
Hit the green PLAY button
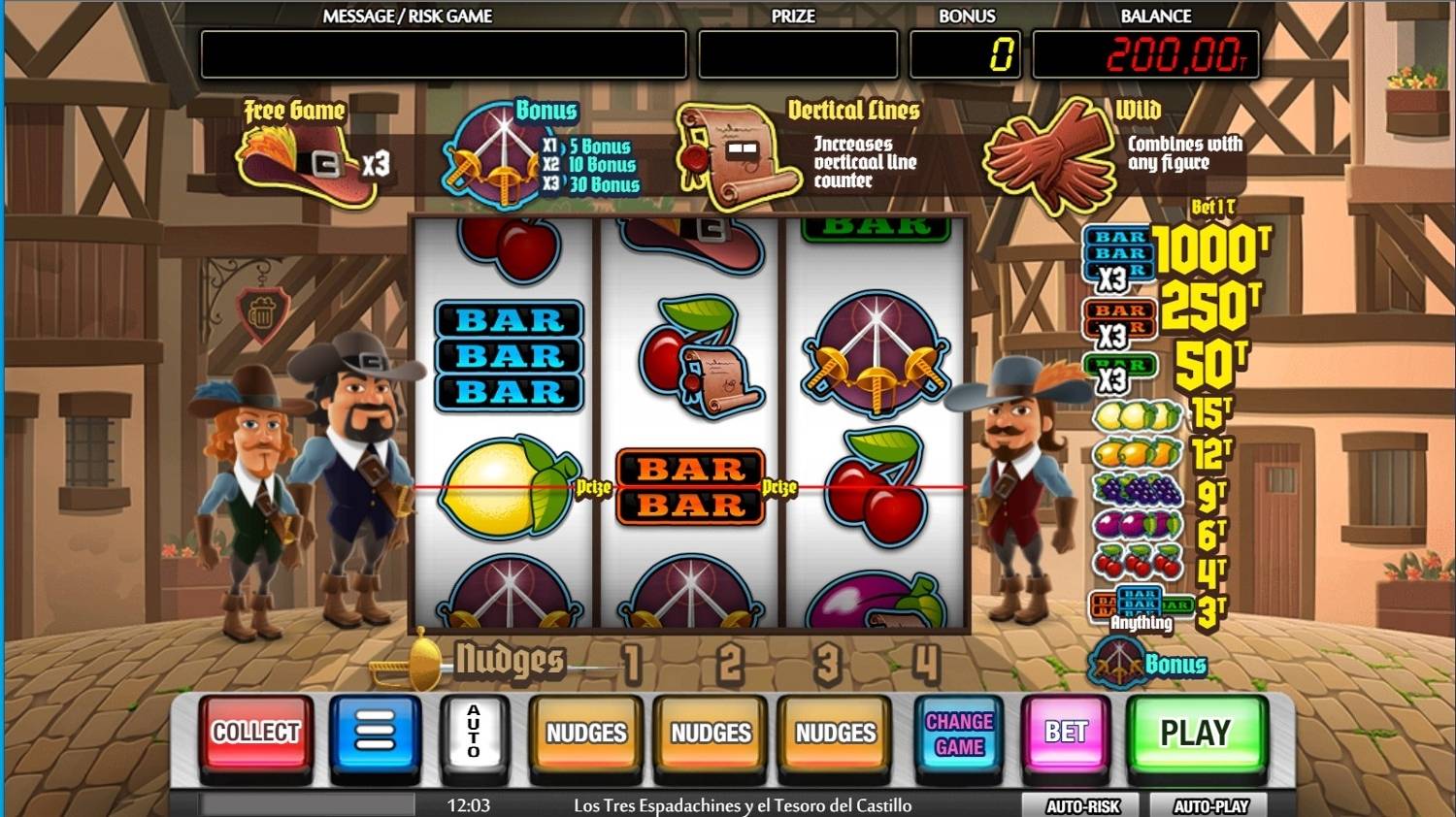click(1196, 734)
